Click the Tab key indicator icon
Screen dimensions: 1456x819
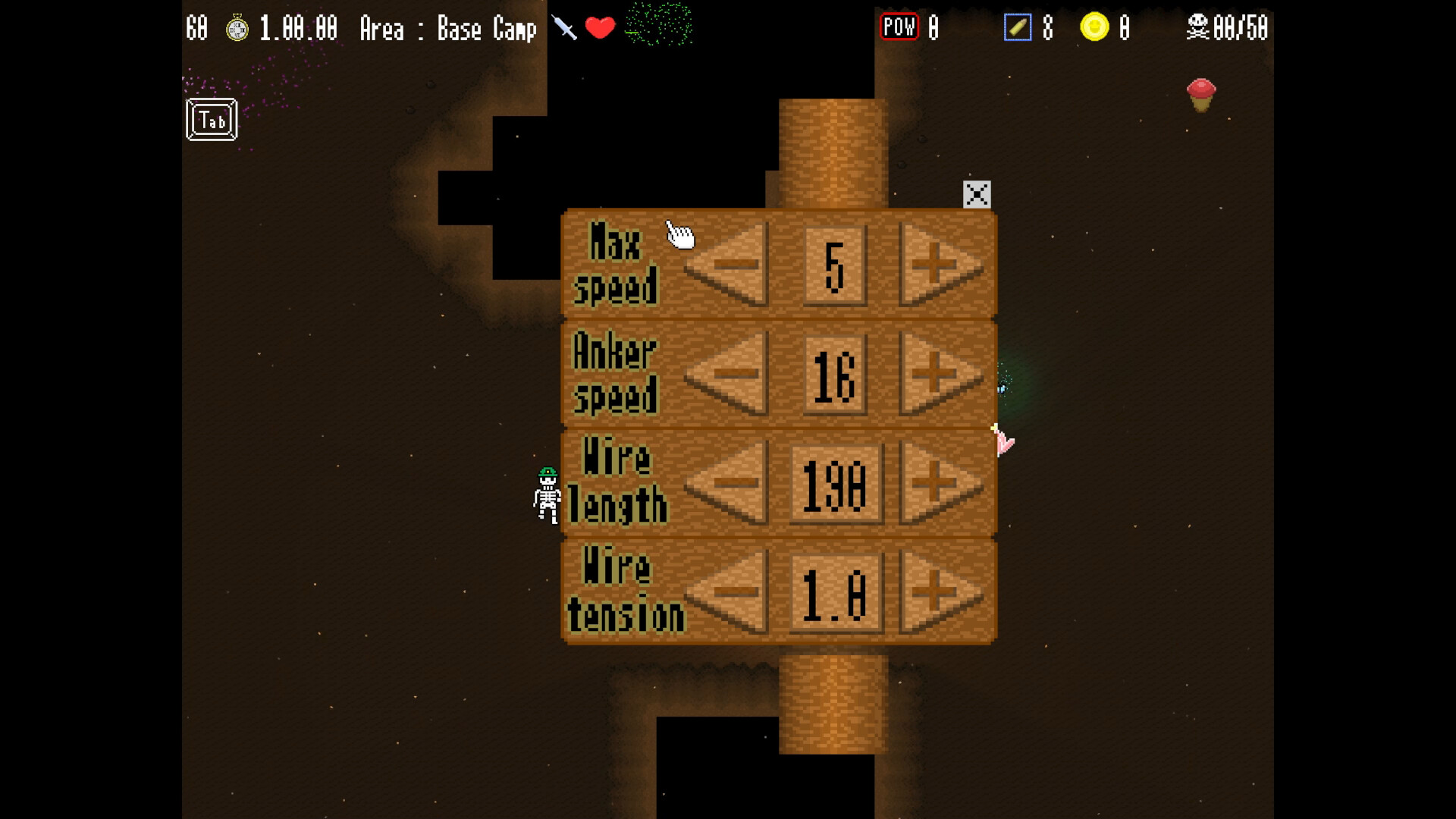point(210,119)
